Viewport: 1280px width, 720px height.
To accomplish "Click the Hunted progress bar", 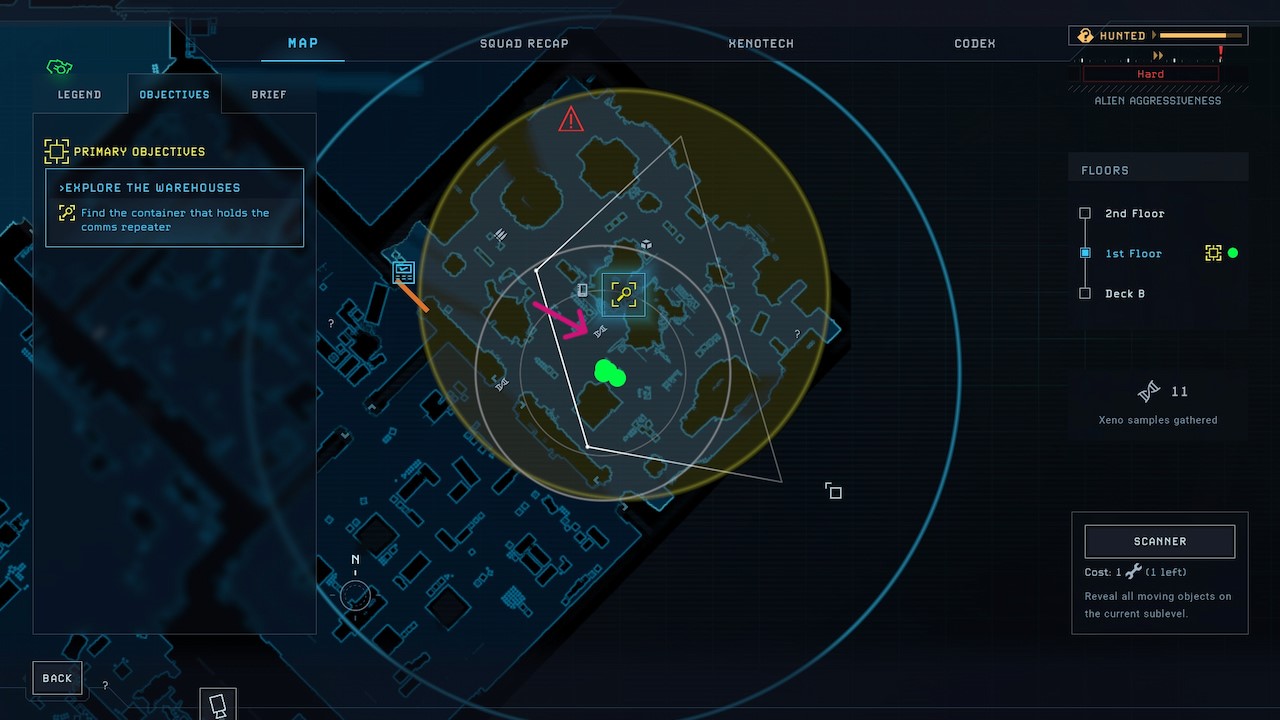I will pyautogui.click(x=1200, y=35).
